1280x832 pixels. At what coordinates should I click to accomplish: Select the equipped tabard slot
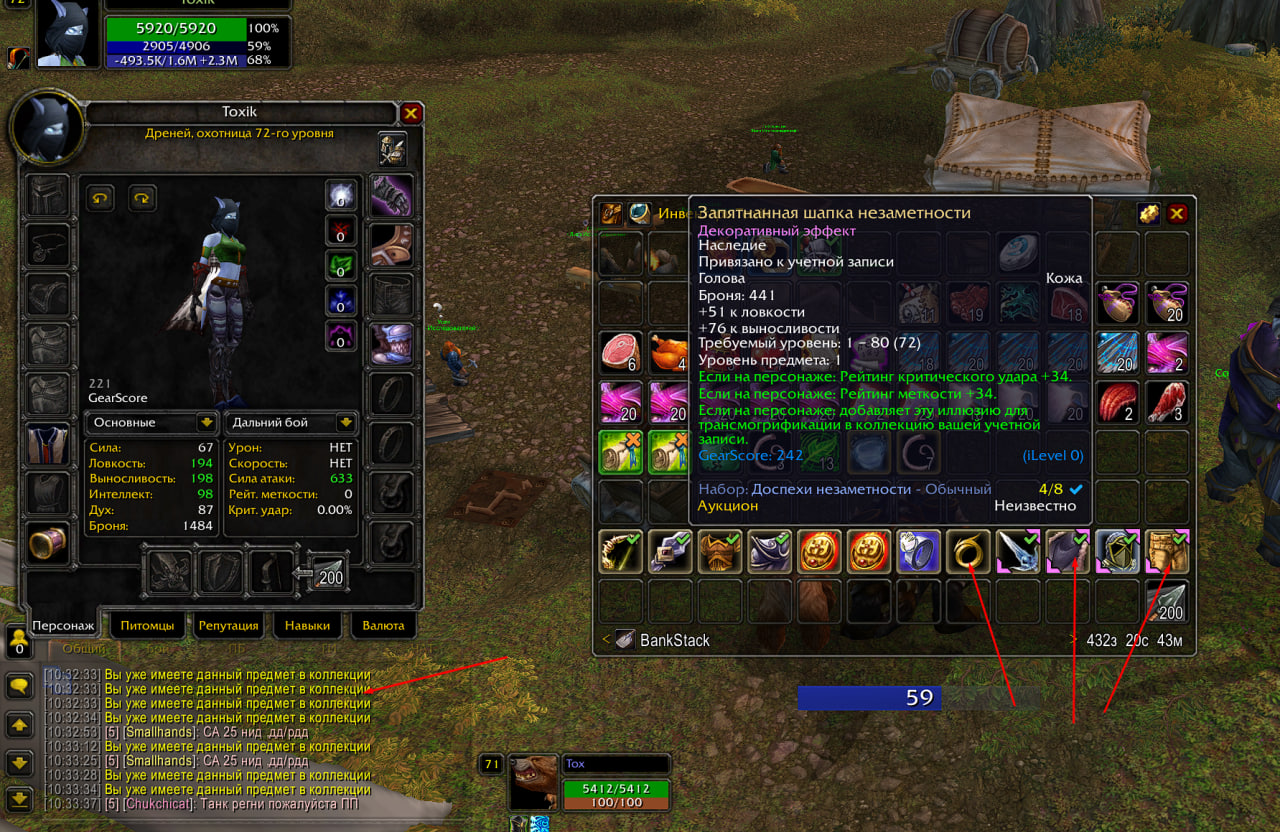click(48, 445)
